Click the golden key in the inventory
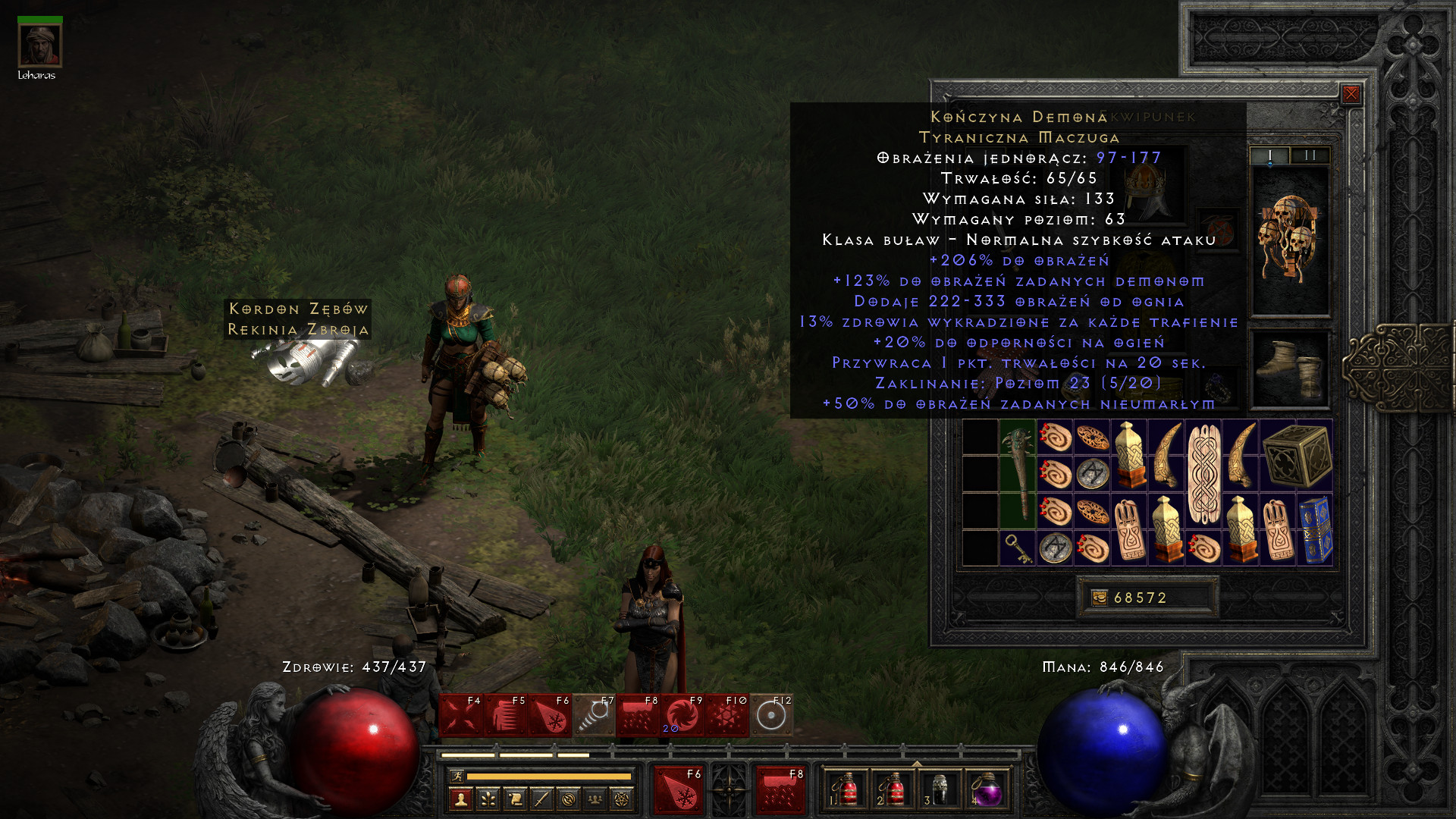1456x819 pixels. pyautogui.click(x=1017, y=548)
